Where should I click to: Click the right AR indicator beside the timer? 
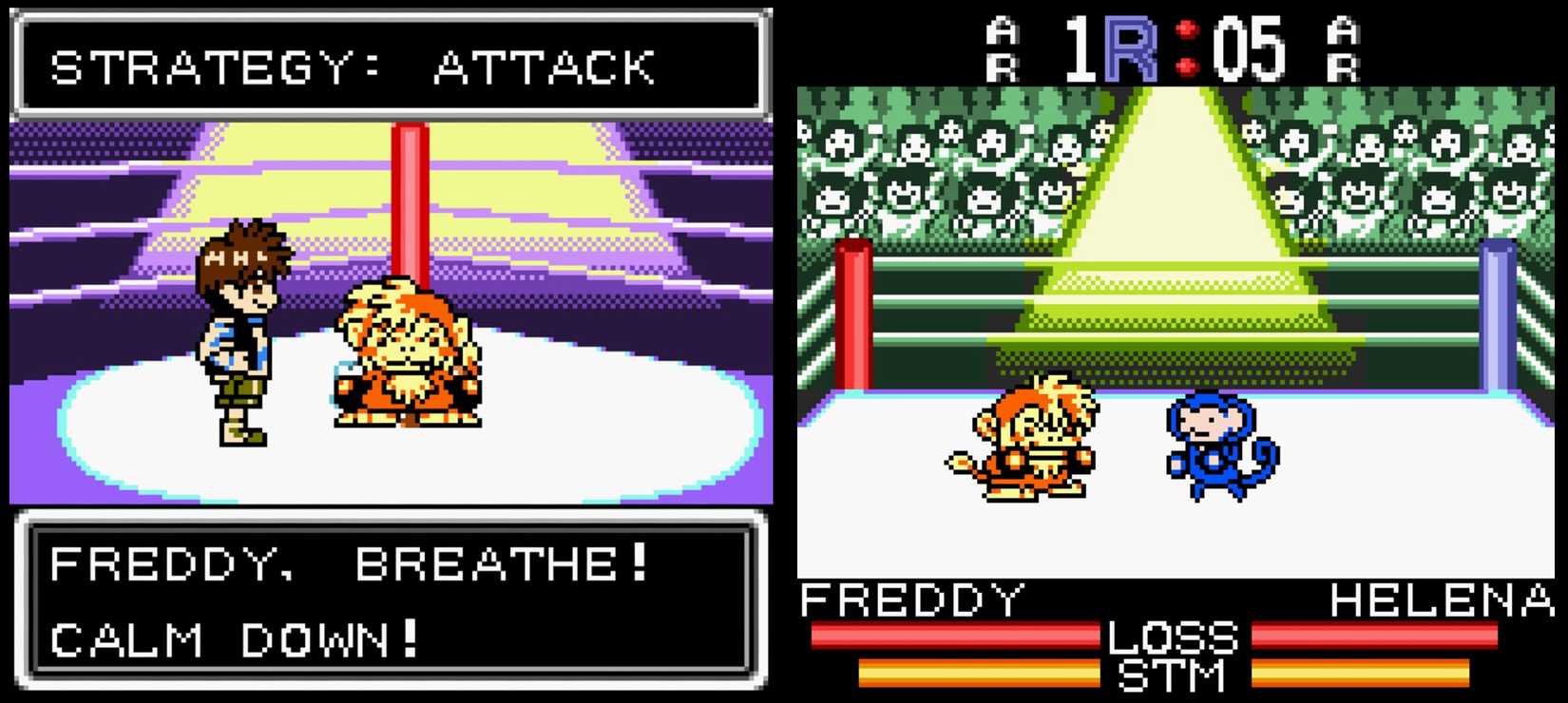1345,47
